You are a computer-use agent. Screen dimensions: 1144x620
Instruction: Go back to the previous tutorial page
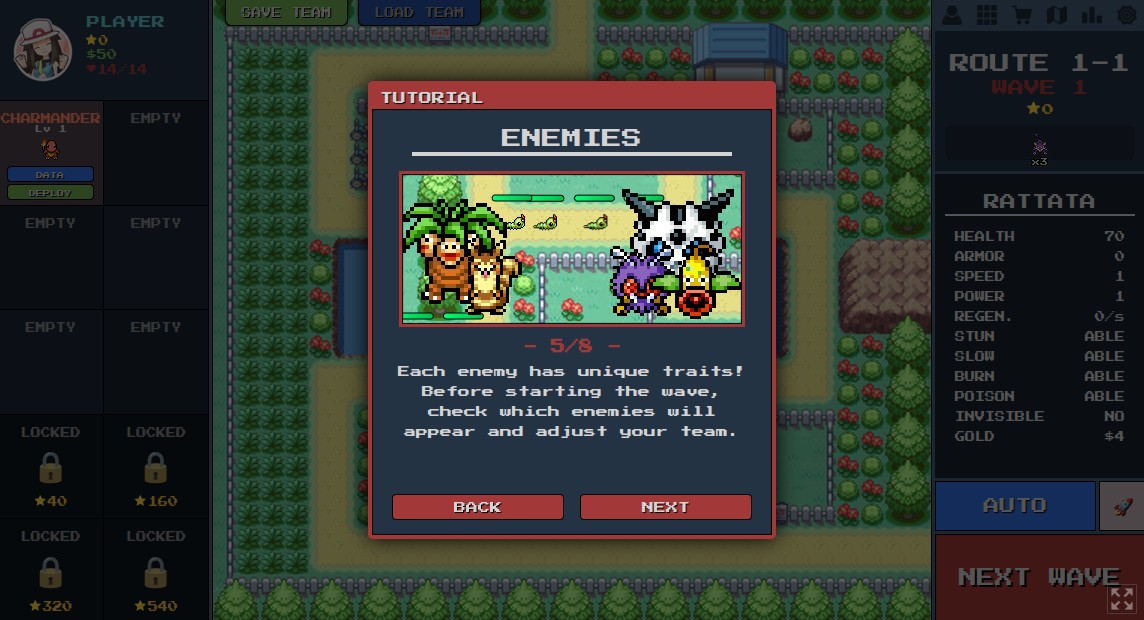pos(477,507)
